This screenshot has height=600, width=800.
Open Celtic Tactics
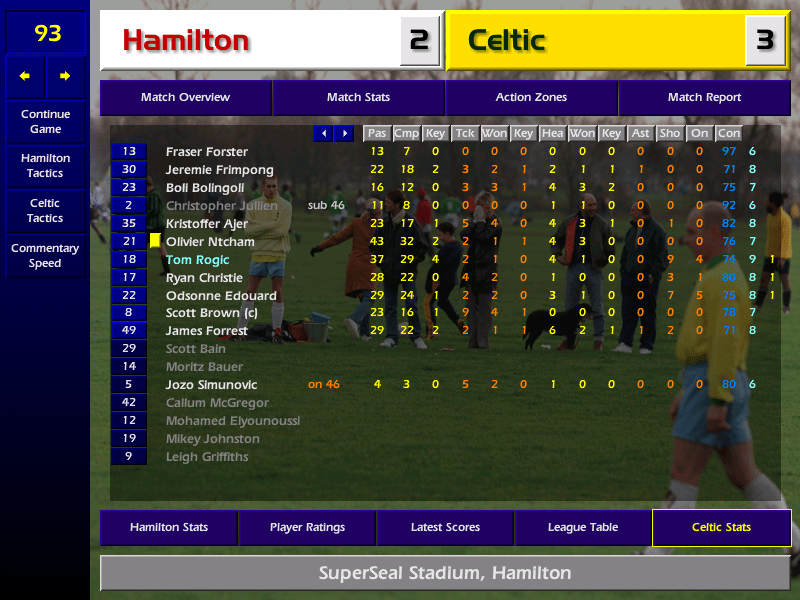45,211
